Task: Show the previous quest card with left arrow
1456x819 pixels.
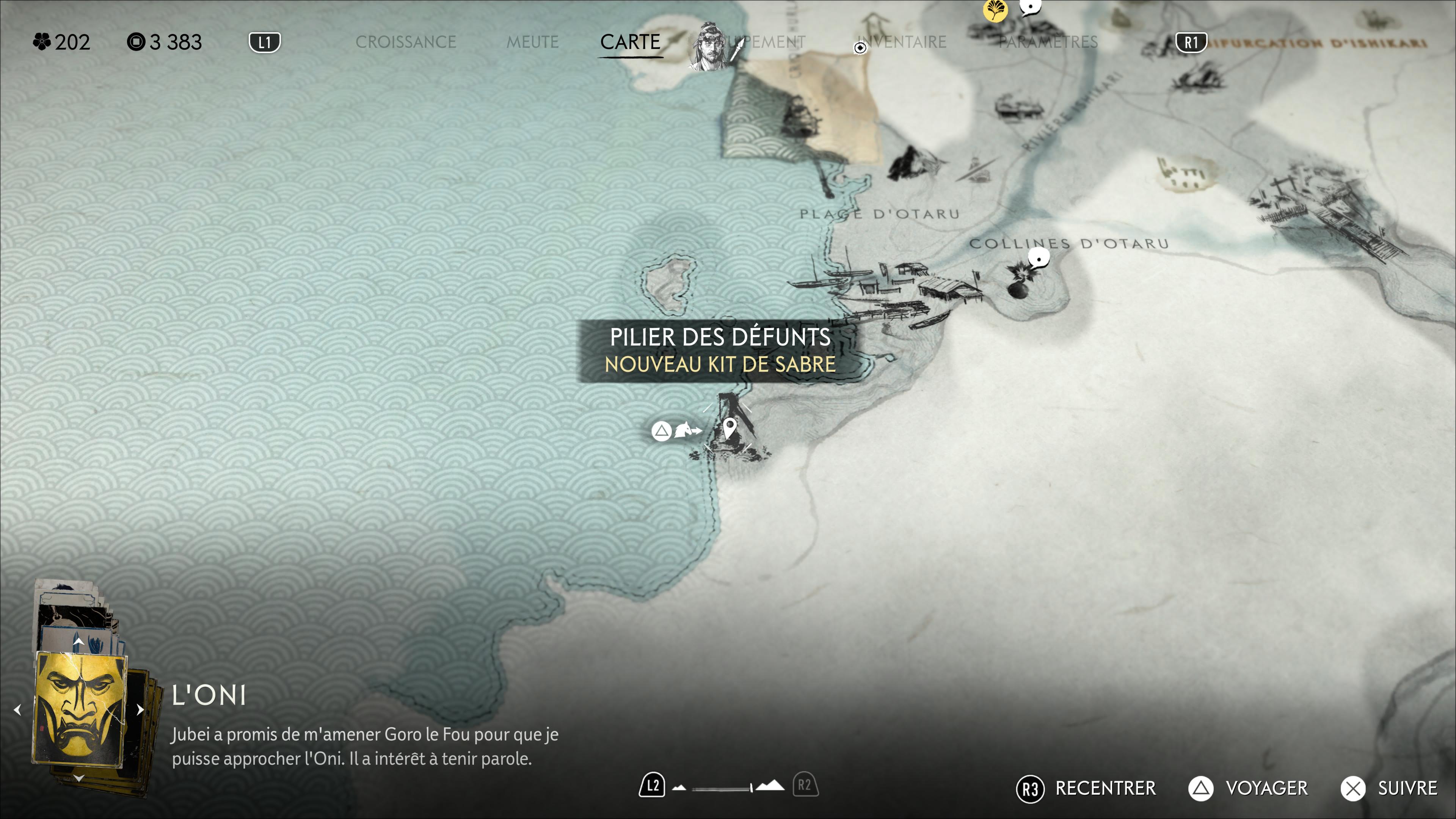Action: (17, 709)
